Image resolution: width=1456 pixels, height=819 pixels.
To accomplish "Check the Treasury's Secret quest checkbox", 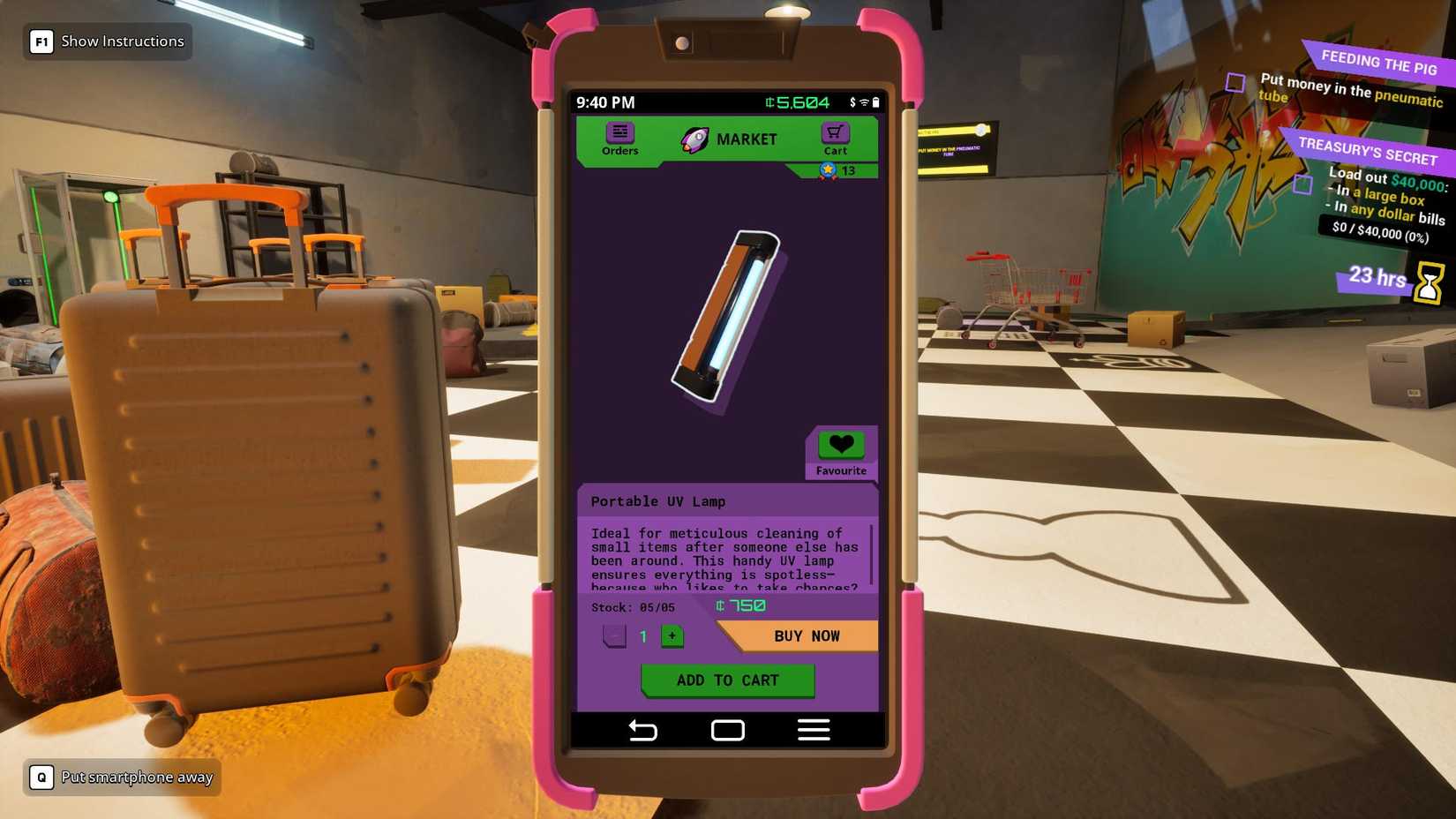I will [x=1301, y=183].
